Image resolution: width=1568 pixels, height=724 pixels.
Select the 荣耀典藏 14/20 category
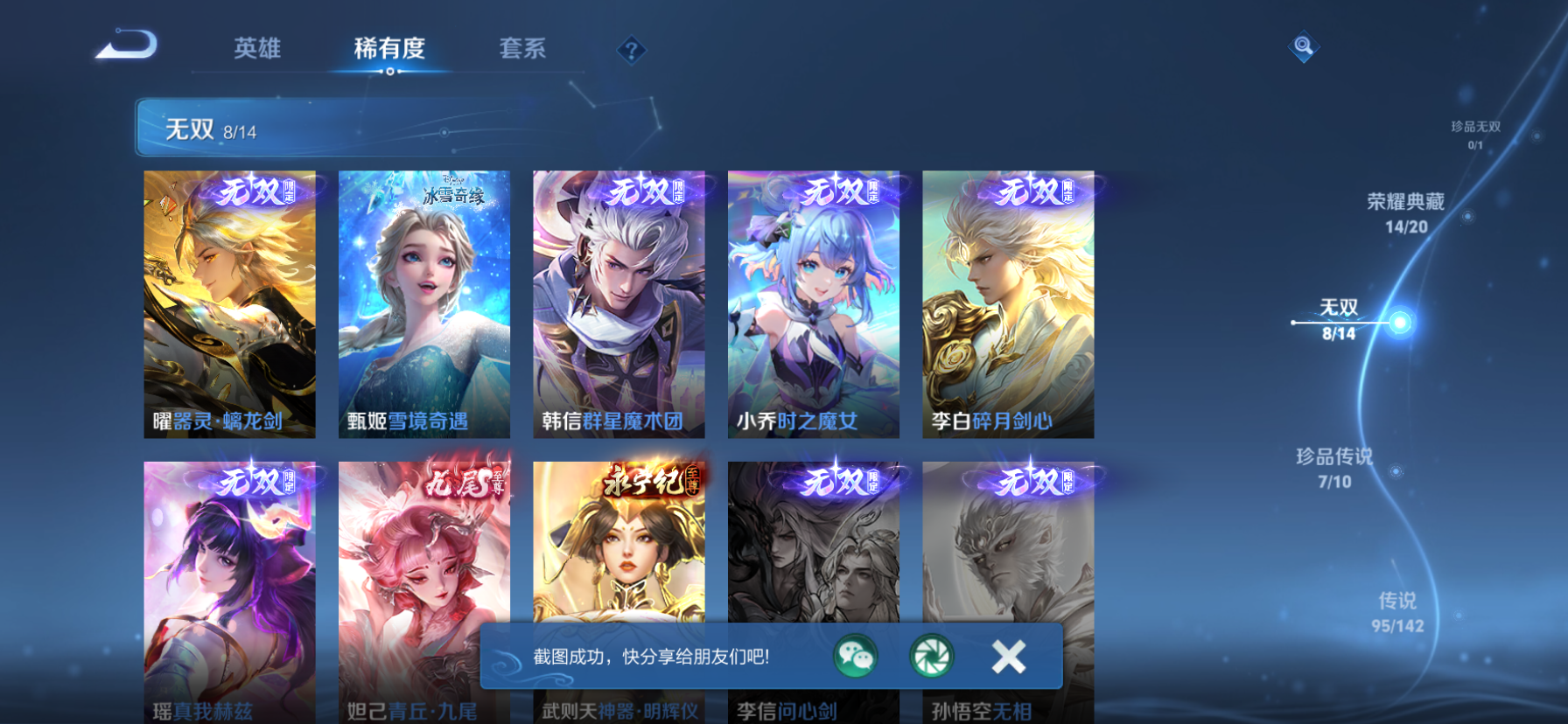click(x=1407, y=212)
